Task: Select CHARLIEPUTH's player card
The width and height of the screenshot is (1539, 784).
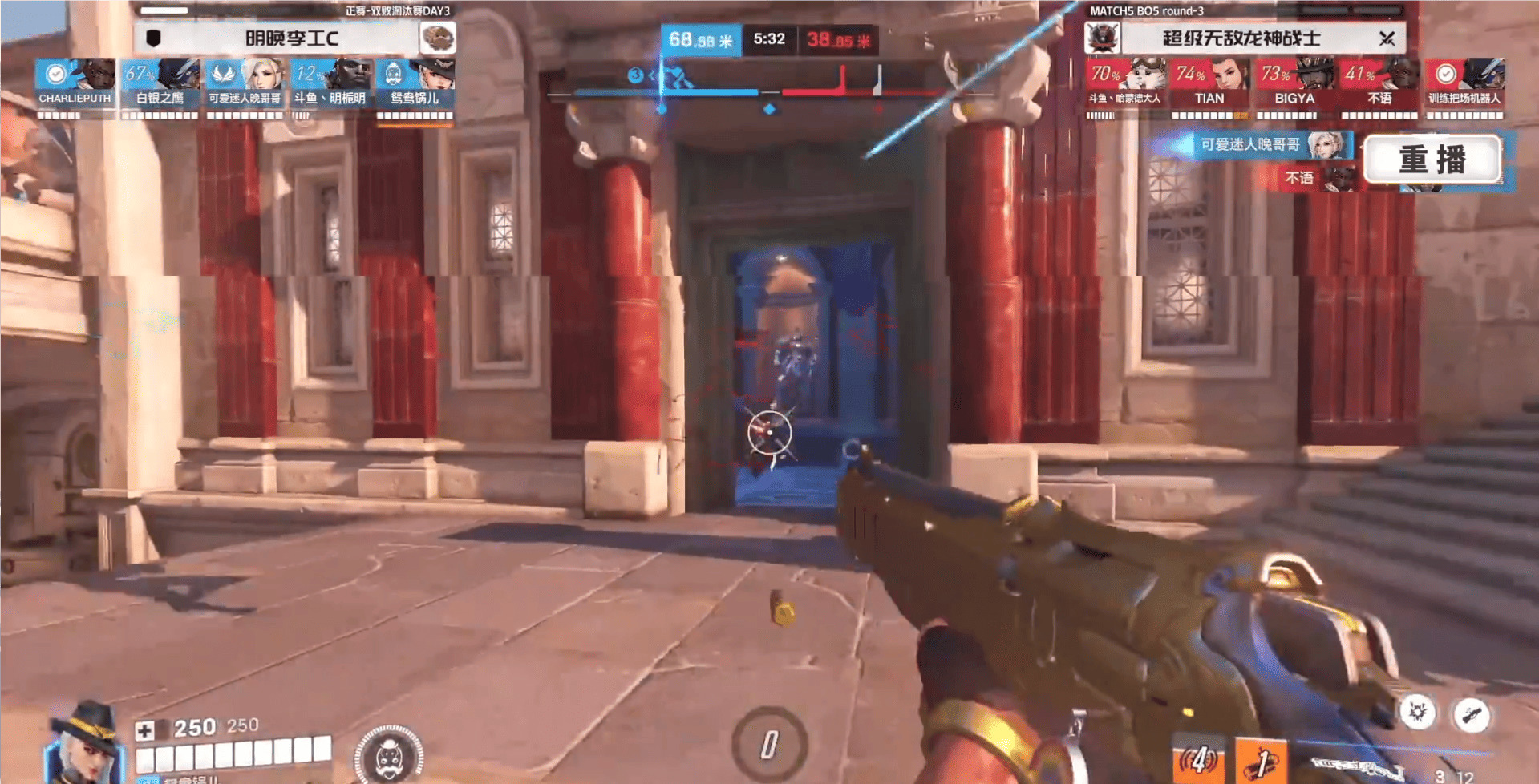Action: [x=75, y=83]
